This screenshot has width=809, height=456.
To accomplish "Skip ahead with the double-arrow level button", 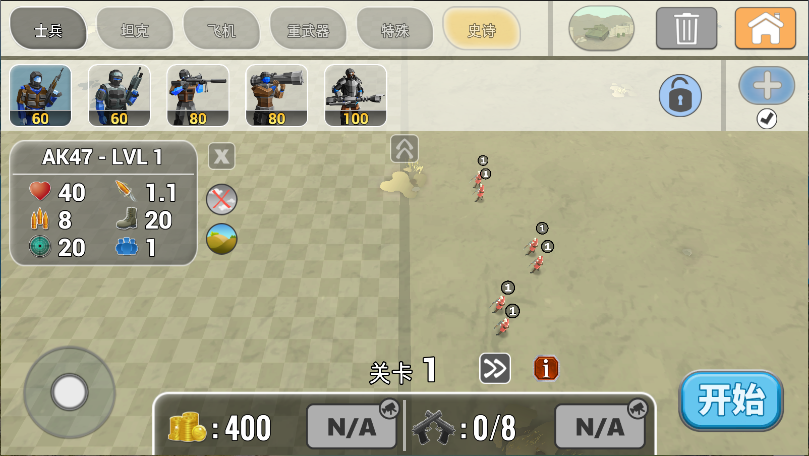I will (494, 369).
